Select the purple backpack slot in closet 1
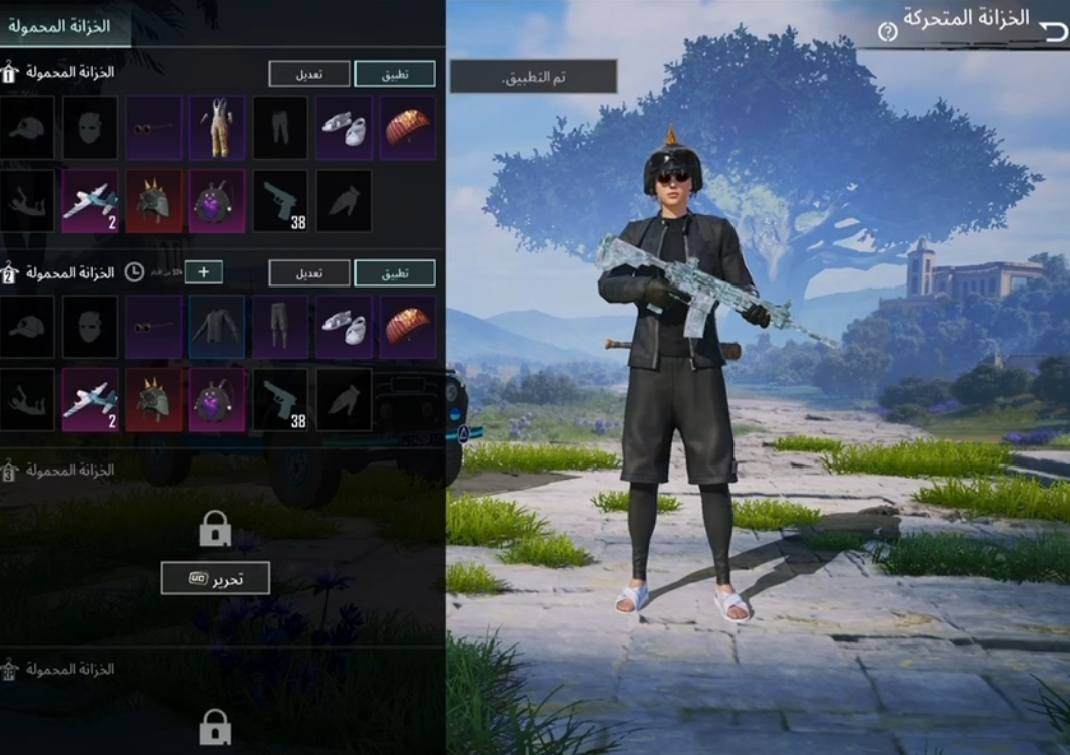The width and height of the screenshot is (1070, 755). point(217,201)
